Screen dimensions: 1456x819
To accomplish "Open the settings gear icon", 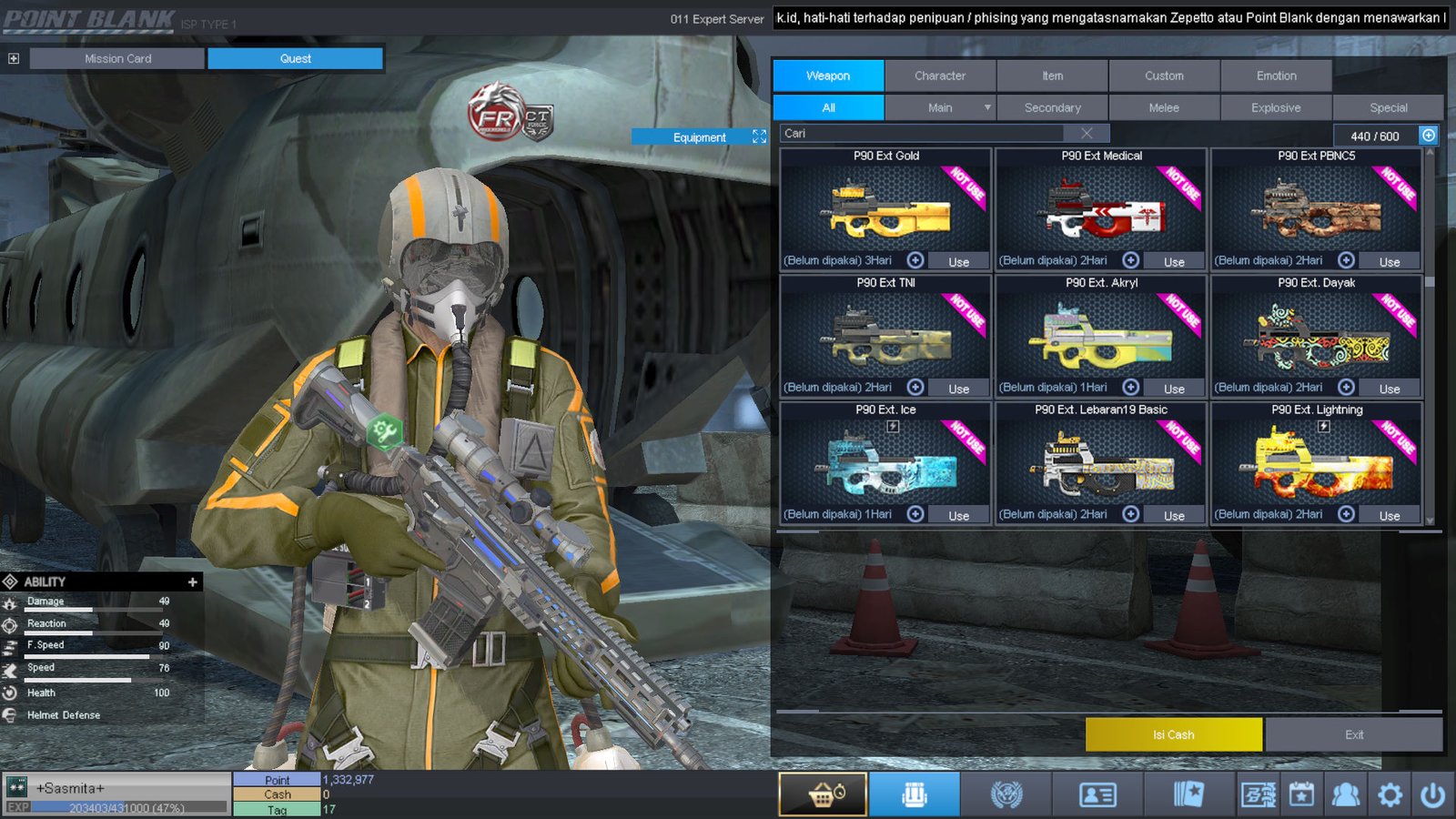I will (1390, 795).
